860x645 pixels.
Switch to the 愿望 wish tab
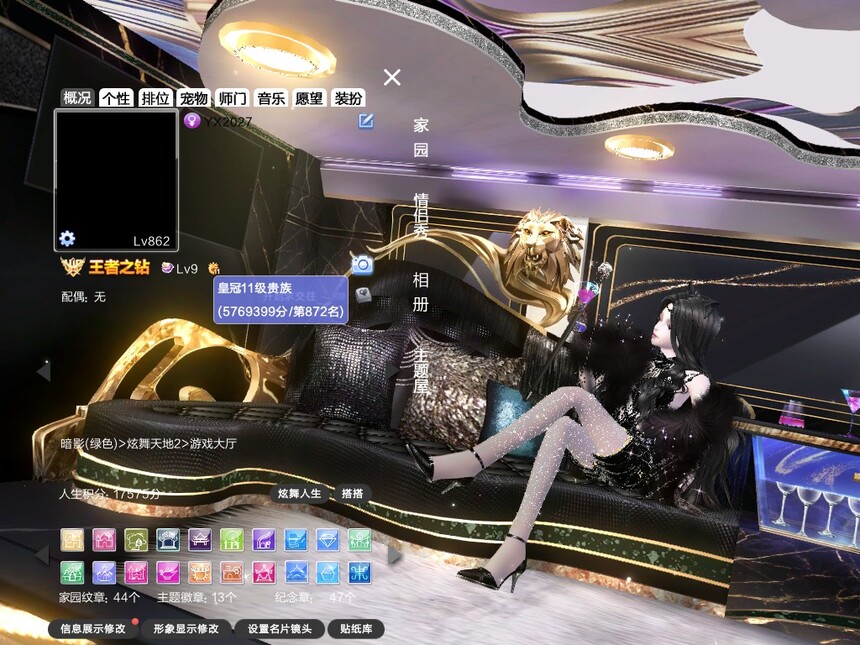[x=309, y=98]
